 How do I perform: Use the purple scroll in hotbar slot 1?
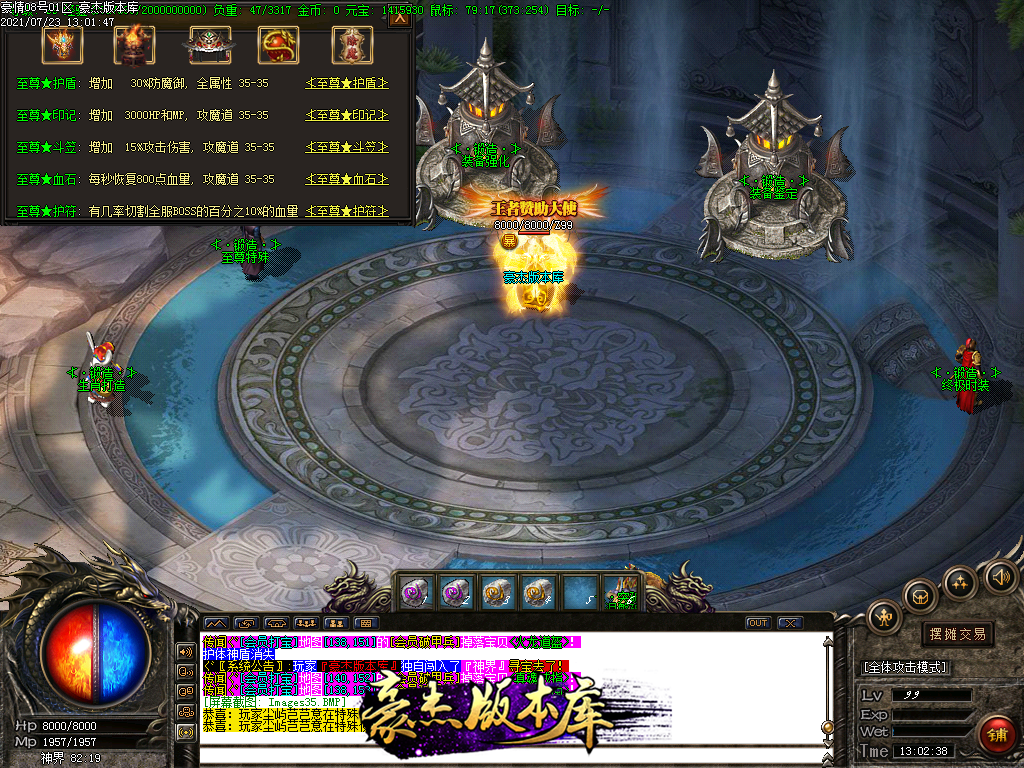tap(414, 592)
